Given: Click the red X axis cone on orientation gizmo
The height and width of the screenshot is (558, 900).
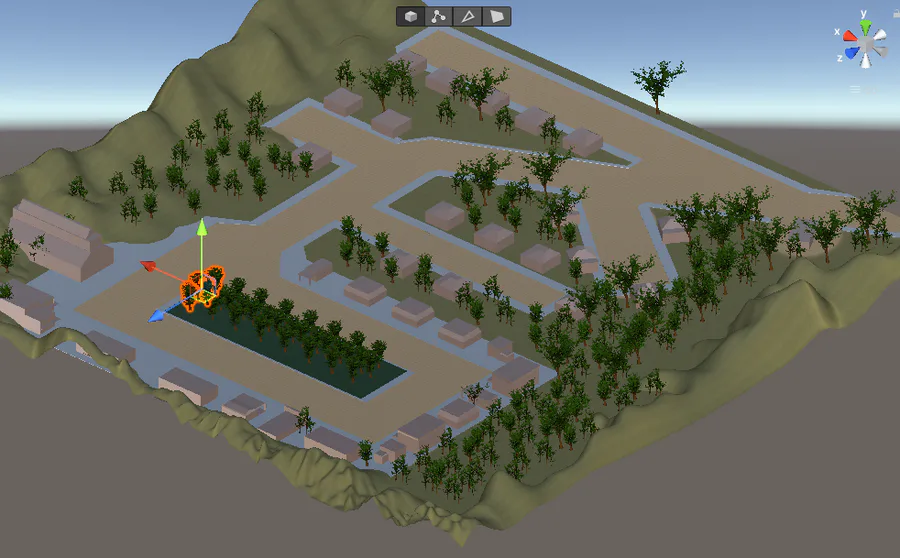Looking at the screenshot, I should point(850,36).
